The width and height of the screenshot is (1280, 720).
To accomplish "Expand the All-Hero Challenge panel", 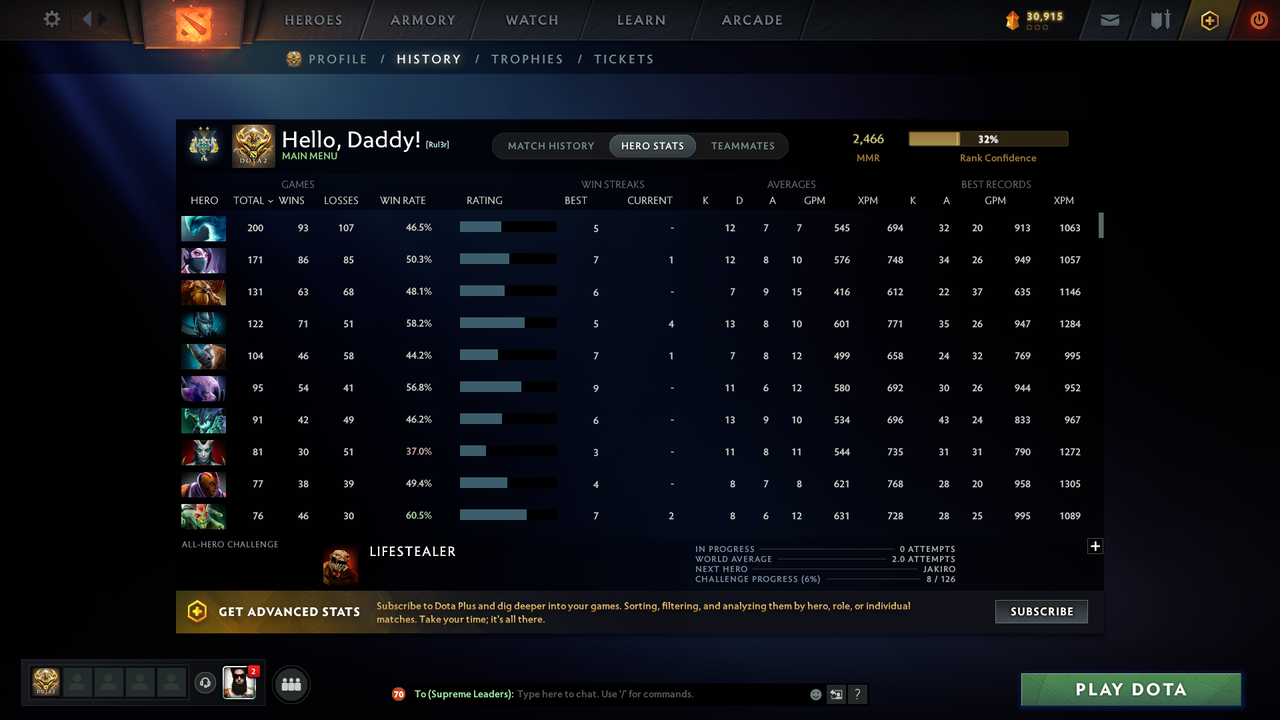I will coord(1095,546).
